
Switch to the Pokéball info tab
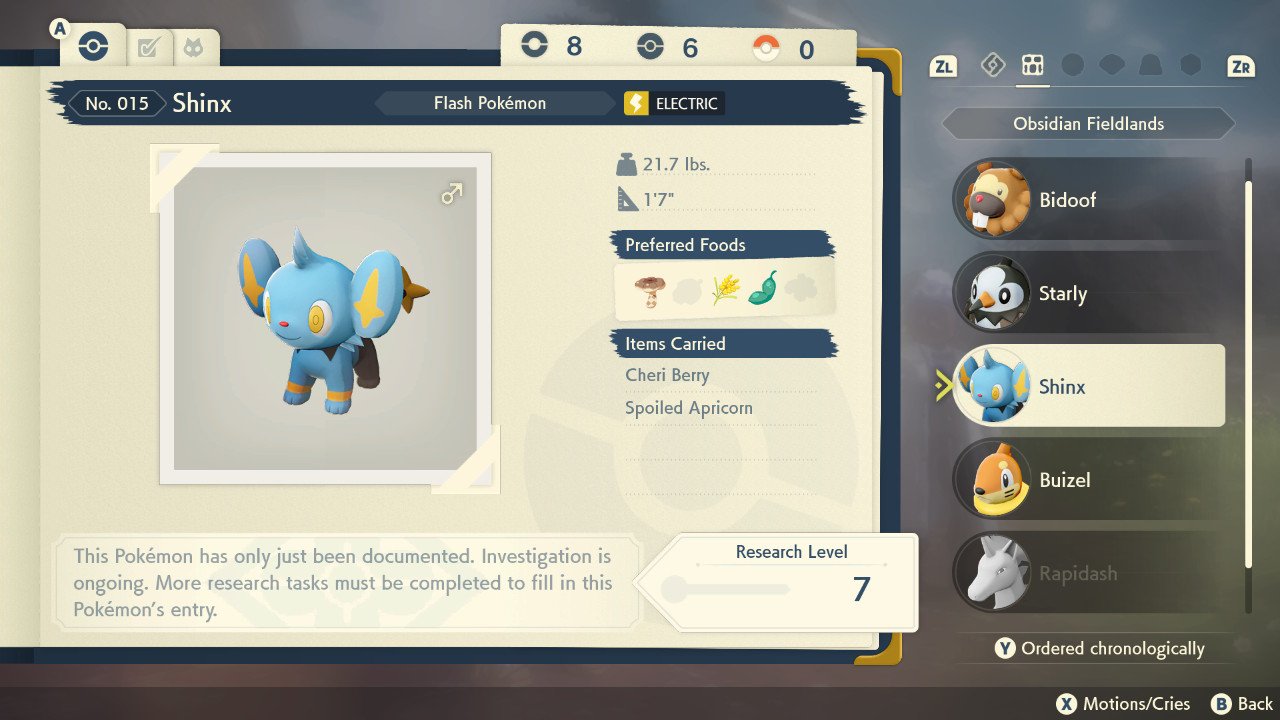click(x=92, y=46)
